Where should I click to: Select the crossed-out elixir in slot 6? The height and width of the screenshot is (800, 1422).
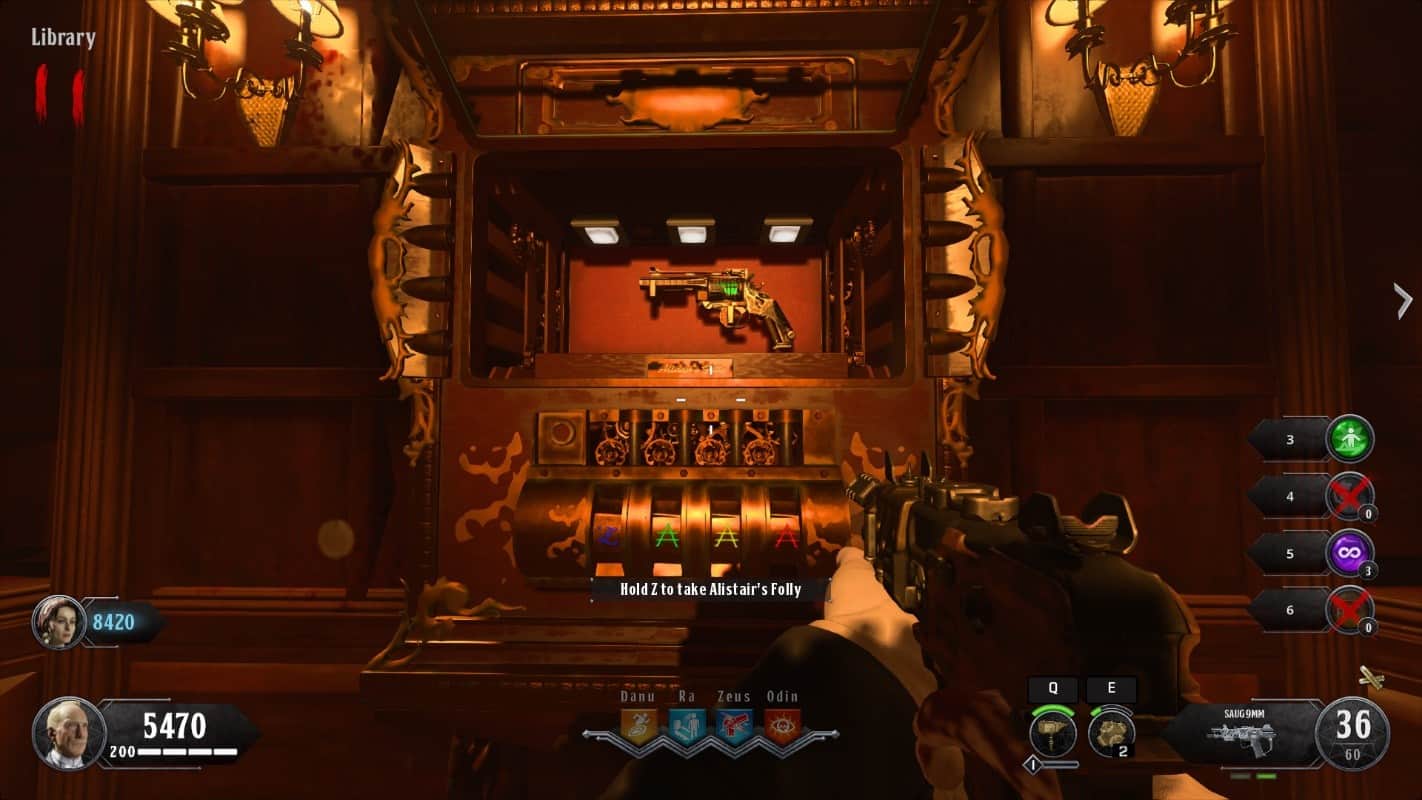pyautogui.click(x=1350, y=609)
